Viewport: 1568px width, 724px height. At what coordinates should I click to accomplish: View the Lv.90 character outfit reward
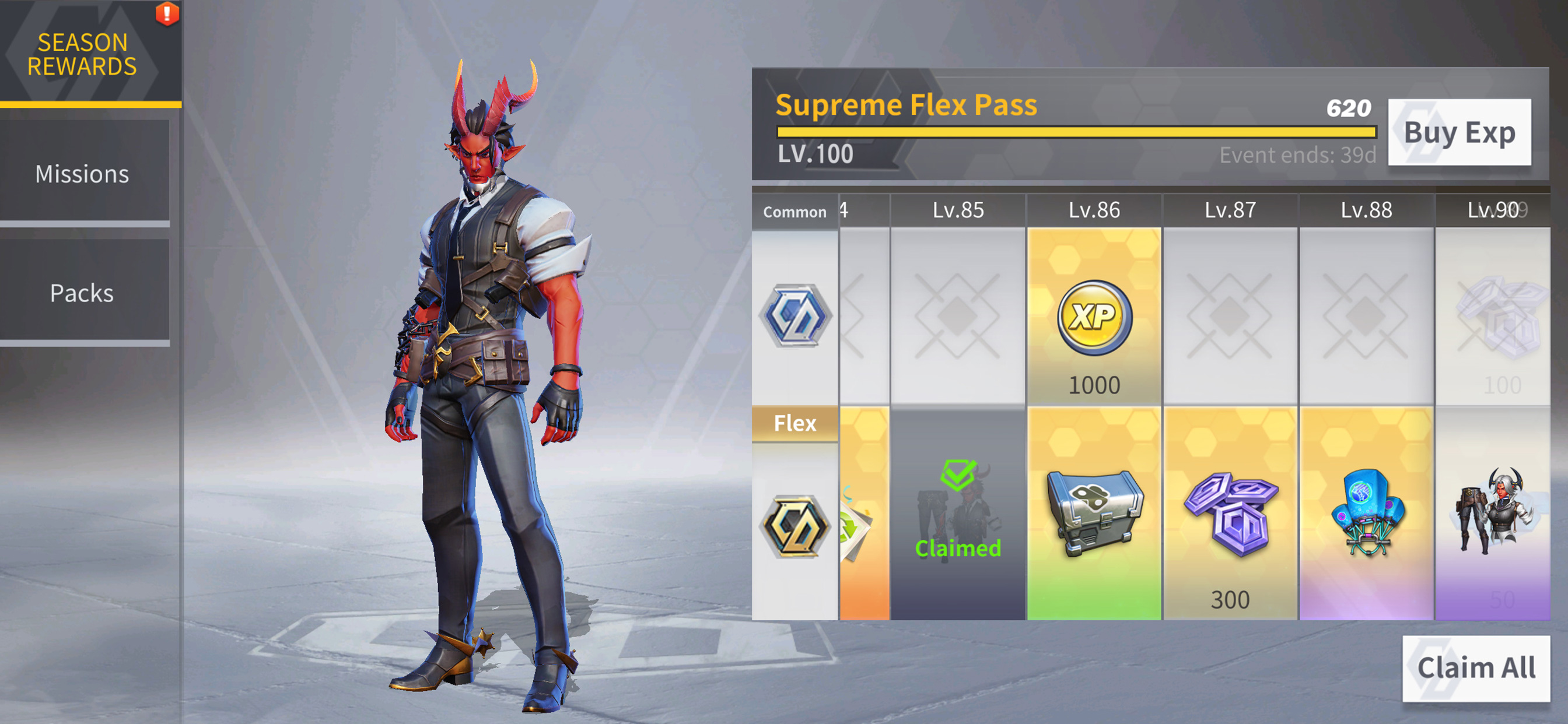[1494, 514]
